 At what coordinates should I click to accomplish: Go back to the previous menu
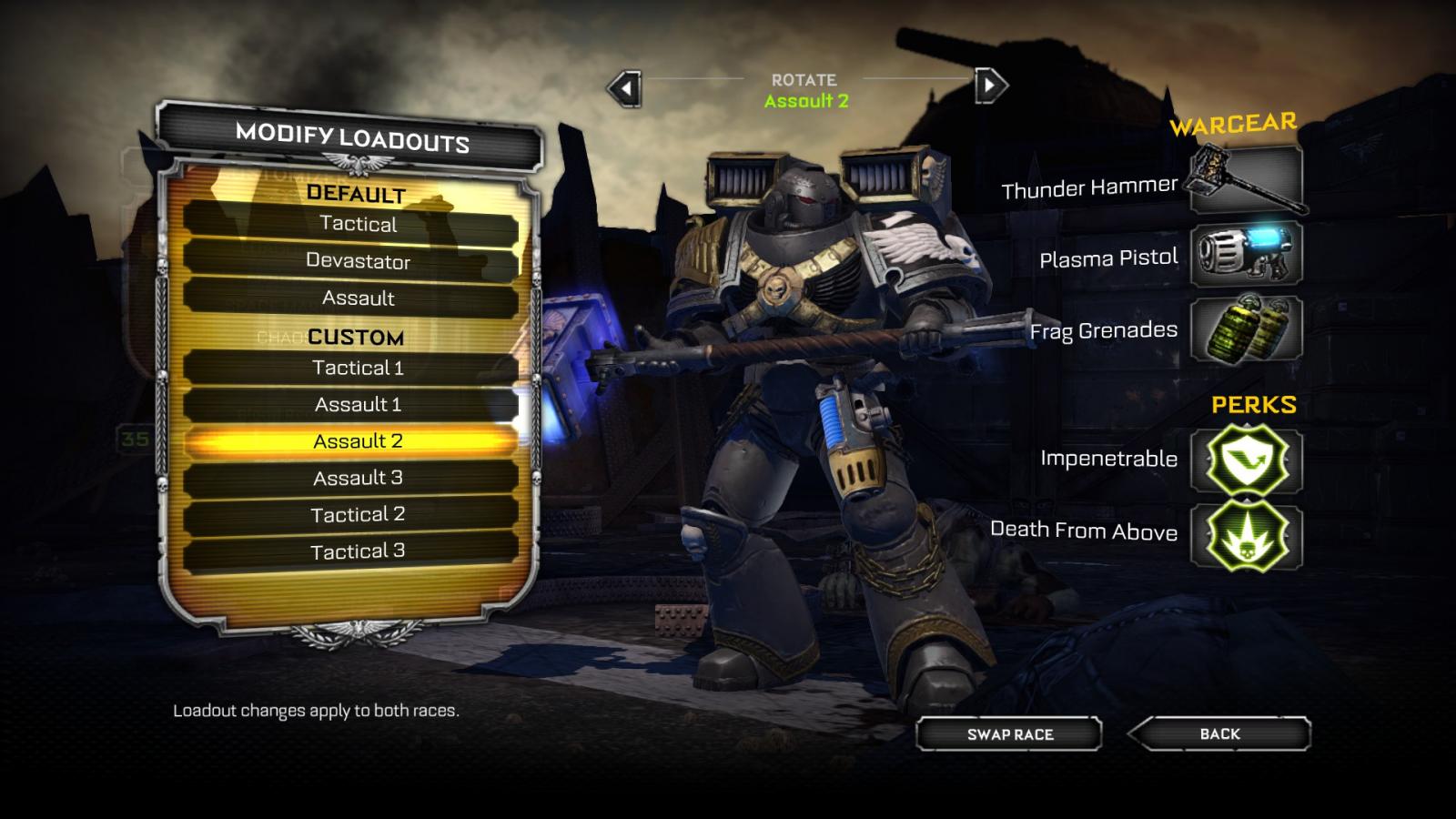1219,733
